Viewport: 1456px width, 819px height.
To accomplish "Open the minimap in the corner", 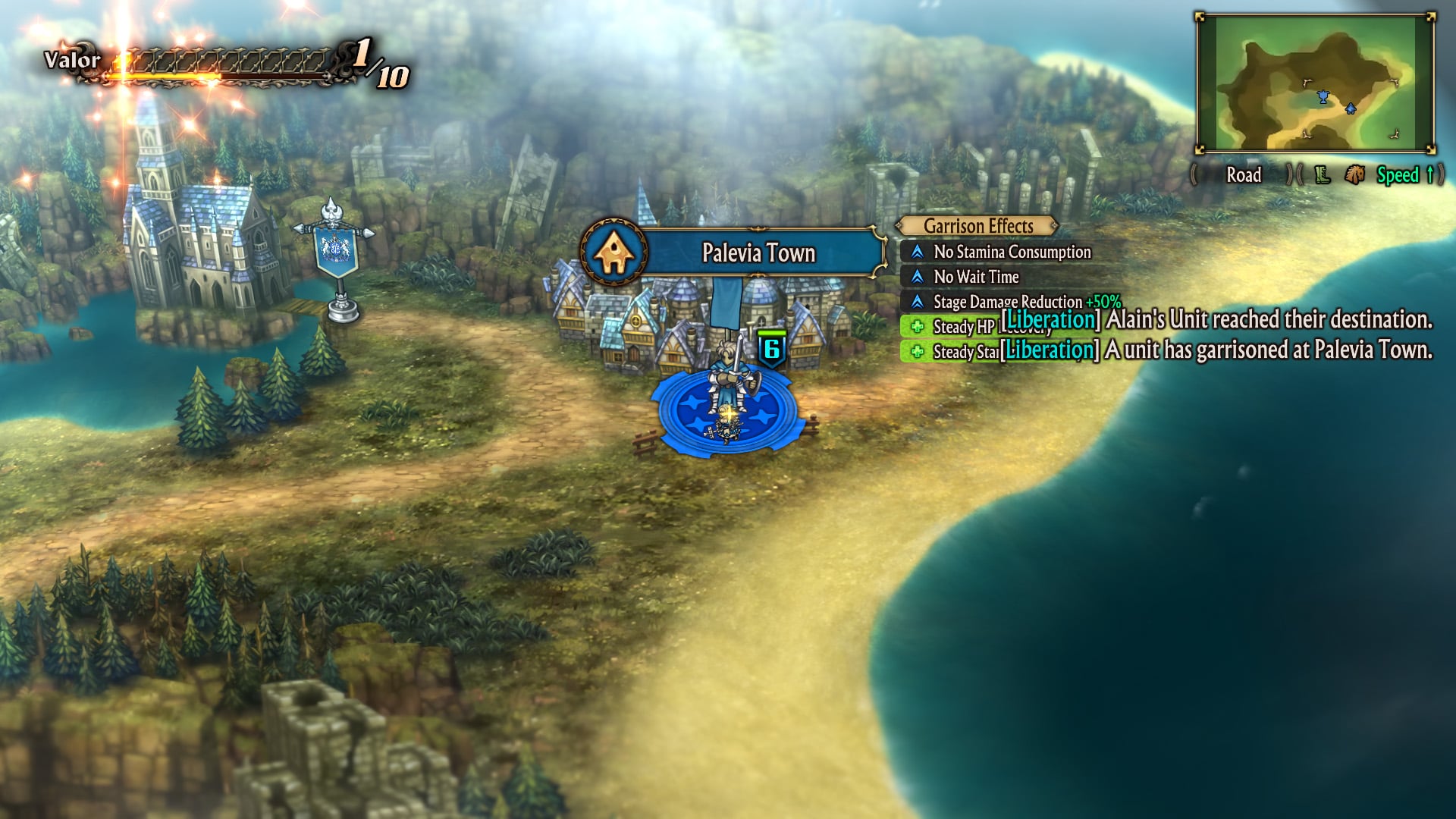I will (x=1315, y=83).
